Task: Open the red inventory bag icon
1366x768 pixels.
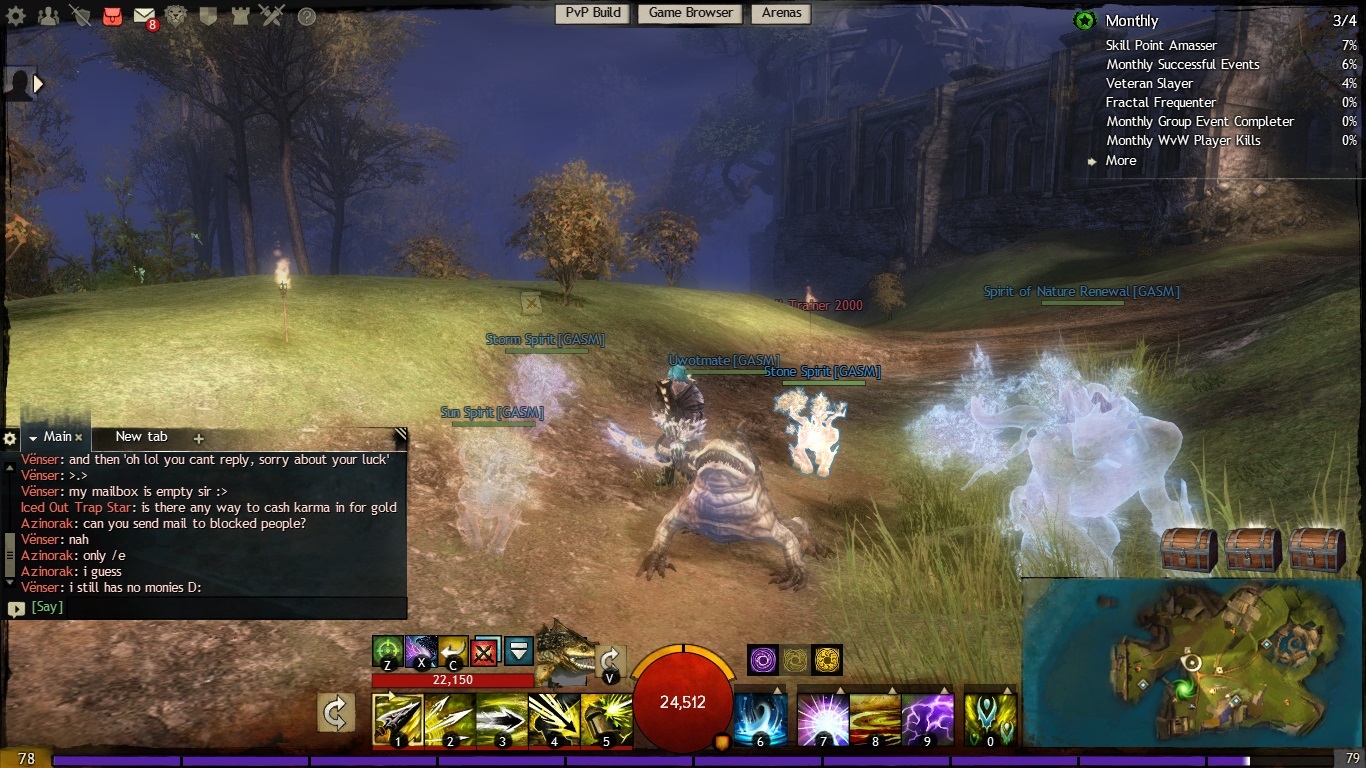Action: [x=112, y=15]
